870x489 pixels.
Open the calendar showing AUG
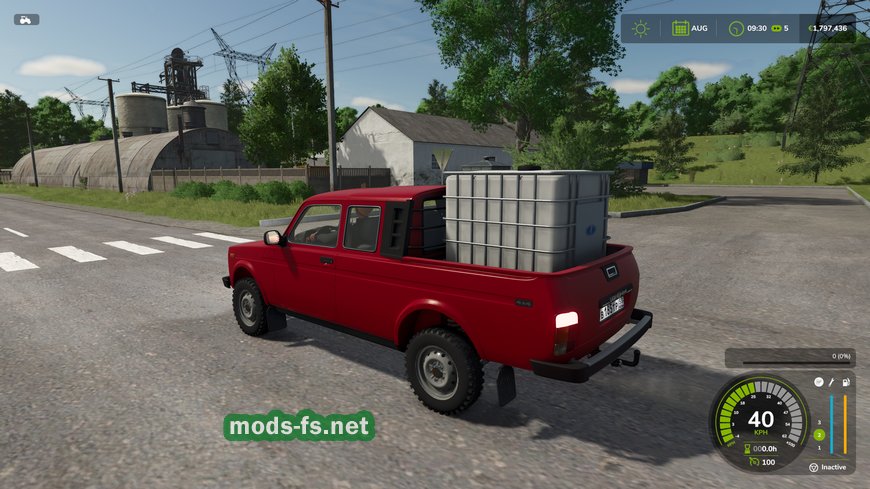point(681,28)
